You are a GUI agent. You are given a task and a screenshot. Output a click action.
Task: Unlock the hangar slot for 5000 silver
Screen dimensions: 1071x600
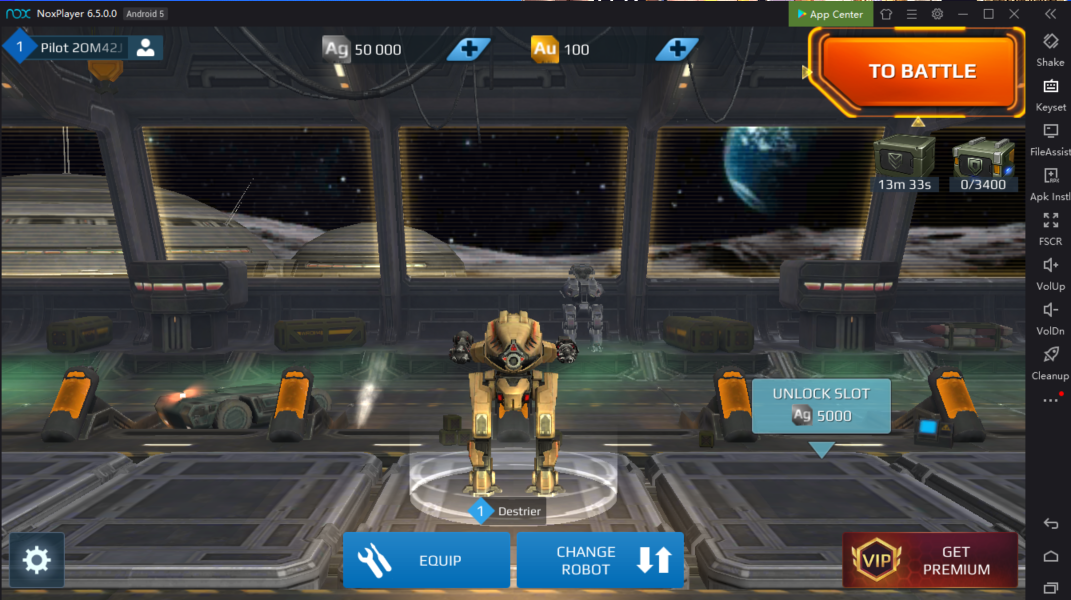[x=821, y=405]
